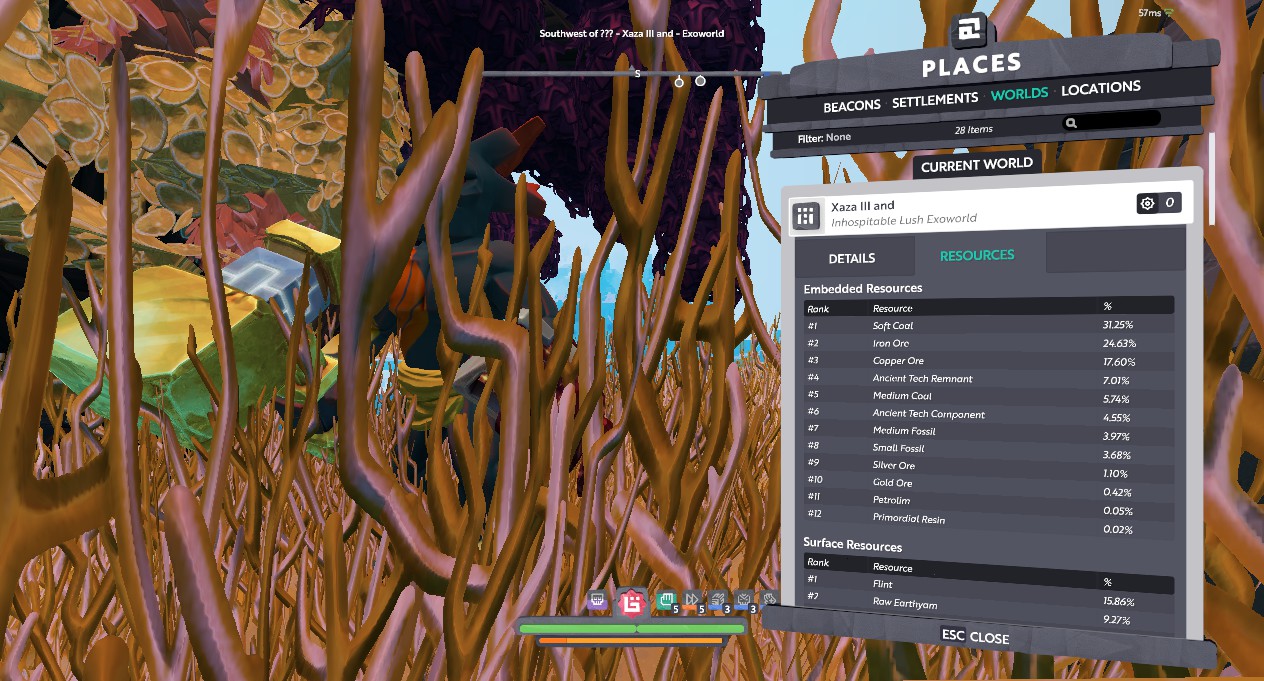Open the Settlements tab
1264x681 pixels.
coord(934,100)
